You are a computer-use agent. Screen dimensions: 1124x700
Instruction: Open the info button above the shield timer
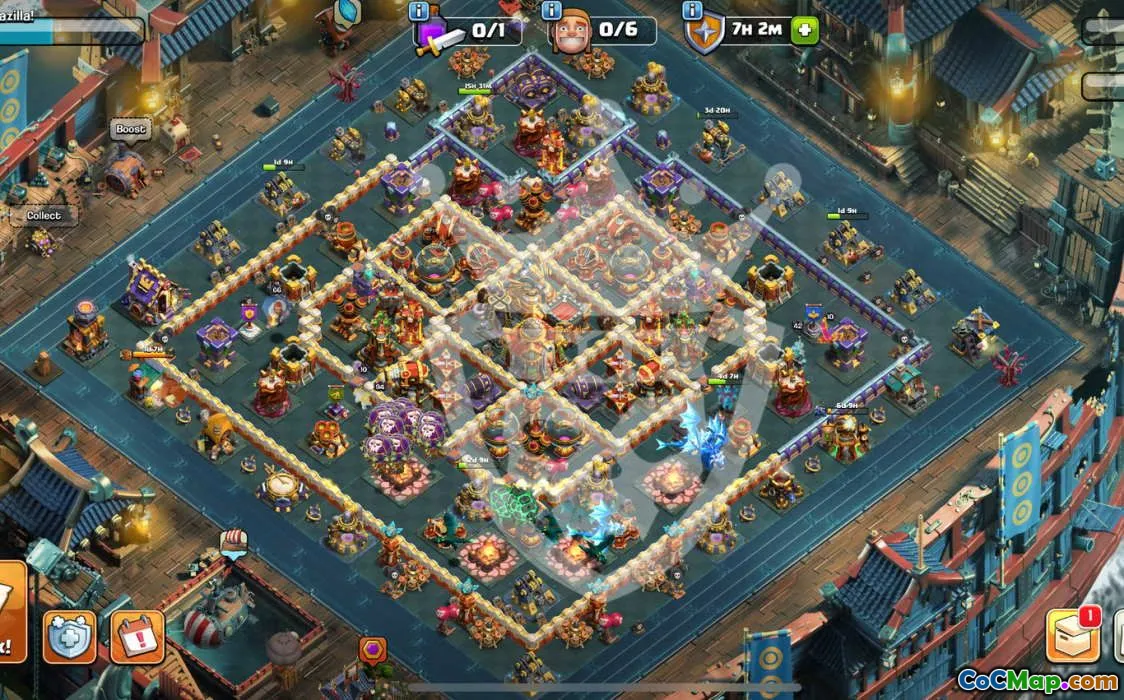[x=692, y=11]
